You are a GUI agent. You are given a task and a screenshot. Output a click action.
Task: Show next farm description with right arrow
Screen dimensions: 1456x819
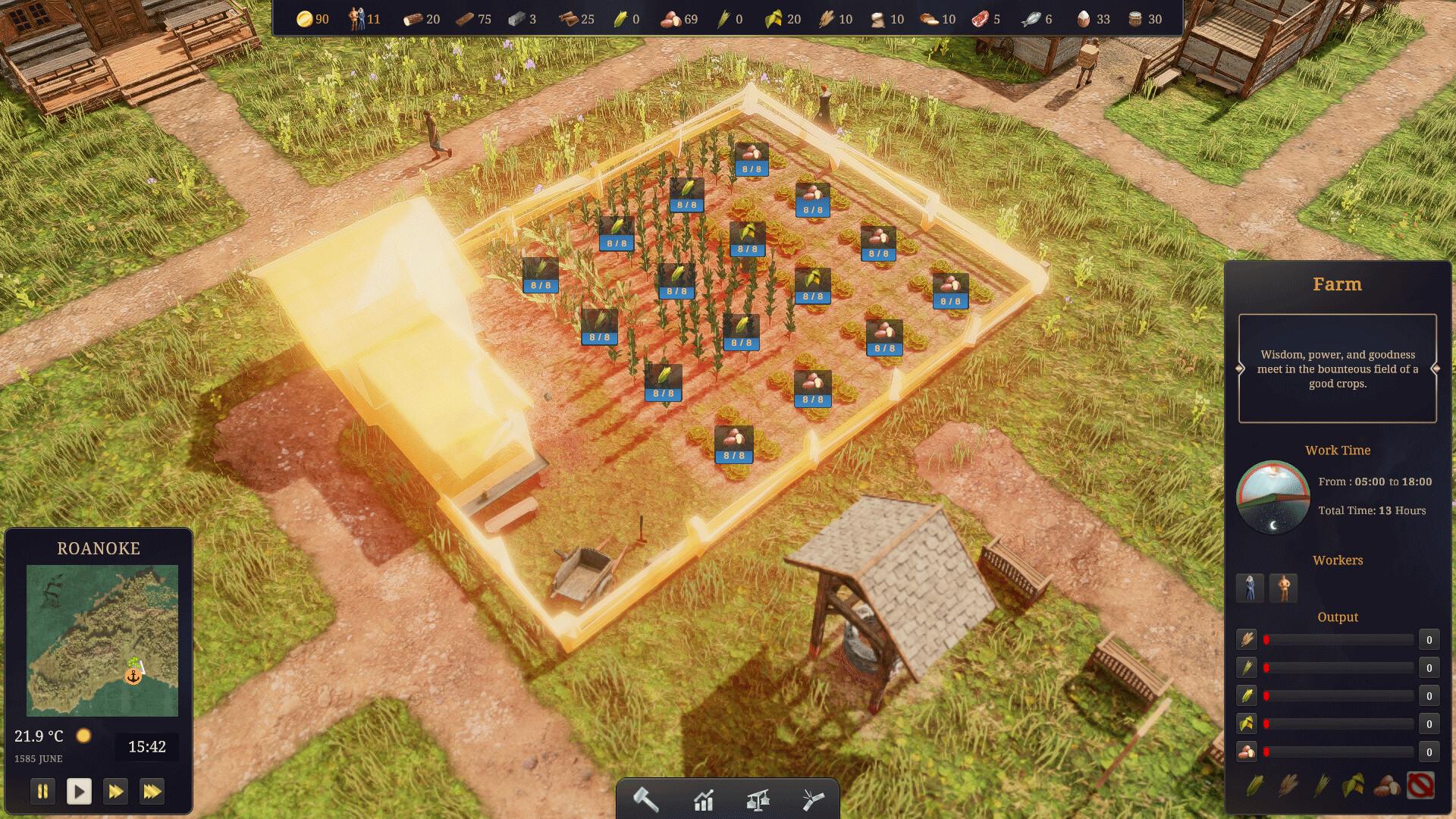[1436, 369]
